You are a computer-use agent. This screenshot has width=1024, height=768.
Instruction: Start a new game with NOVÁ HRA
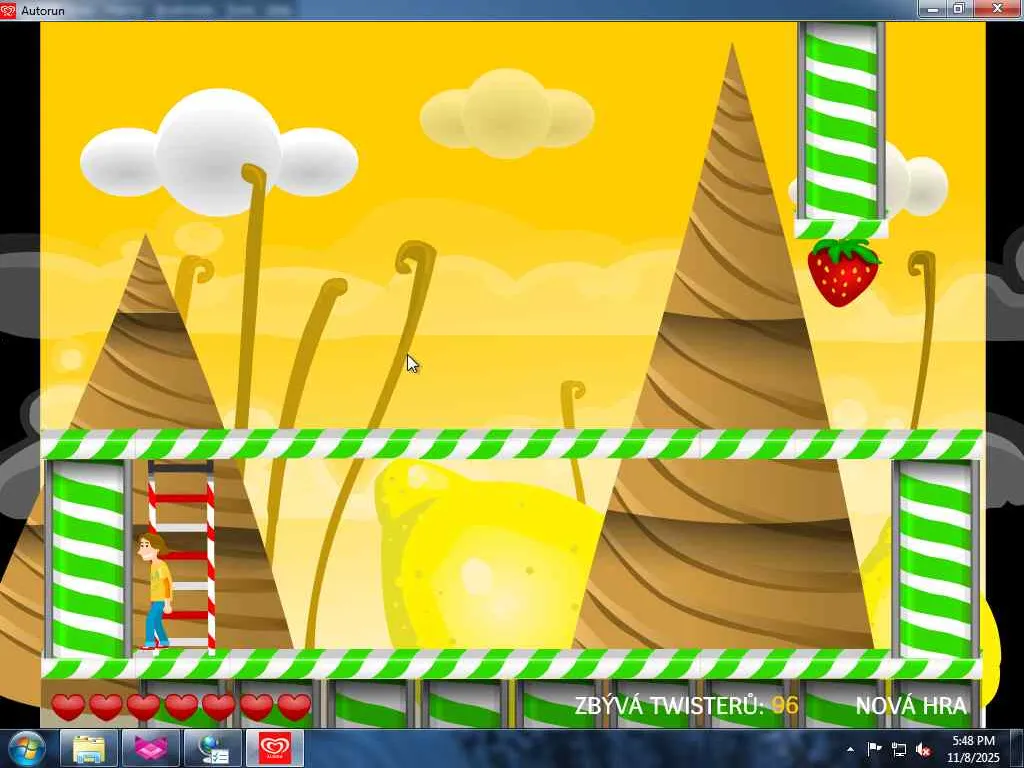(910, 706)
